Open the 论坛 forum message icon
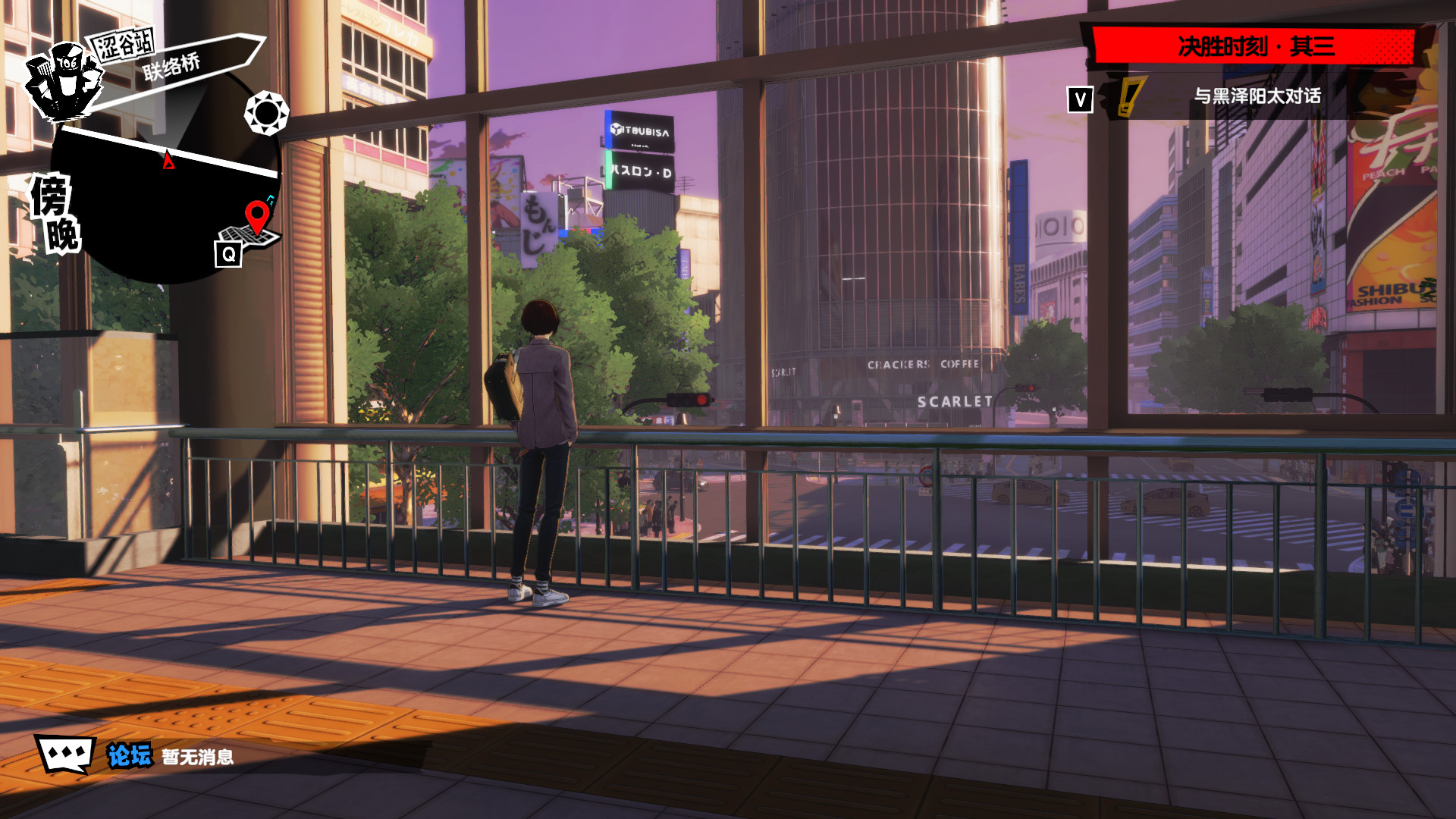The width and height of the screenshot is (1456, 819). [x=66, y=755]
